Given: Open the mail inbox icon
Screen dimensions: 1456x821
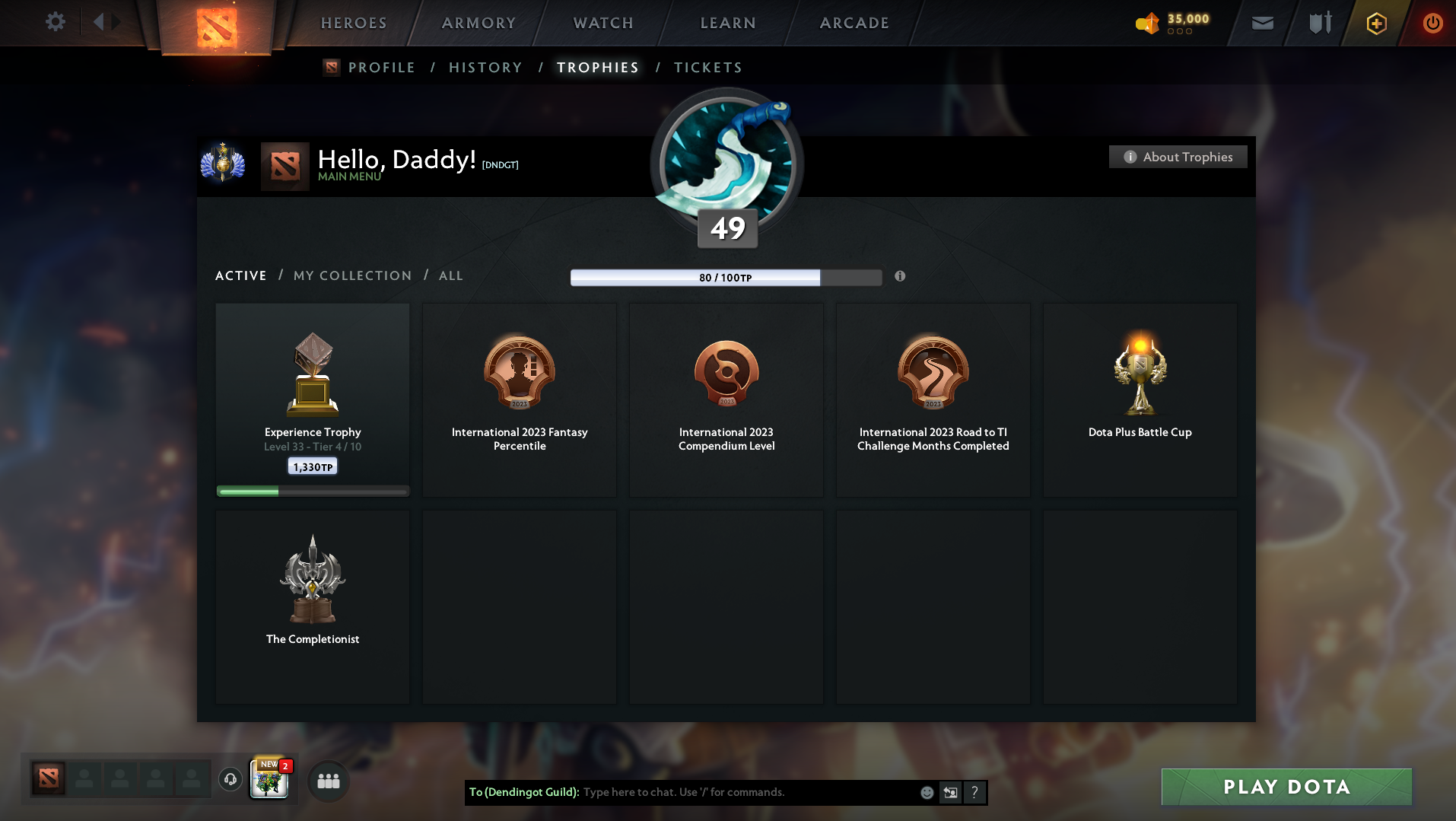Looking at the screenshot, I should tap(1262, 23).
